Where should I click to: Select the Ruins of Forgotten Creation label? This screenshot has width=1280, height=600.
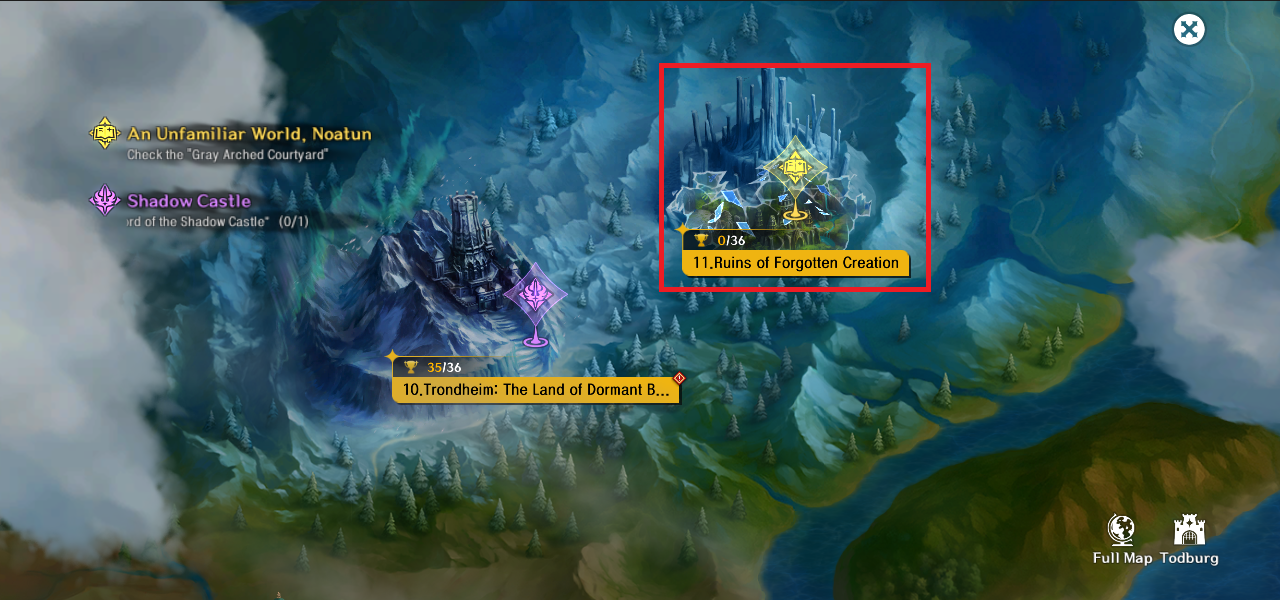(x=796, y=263)
